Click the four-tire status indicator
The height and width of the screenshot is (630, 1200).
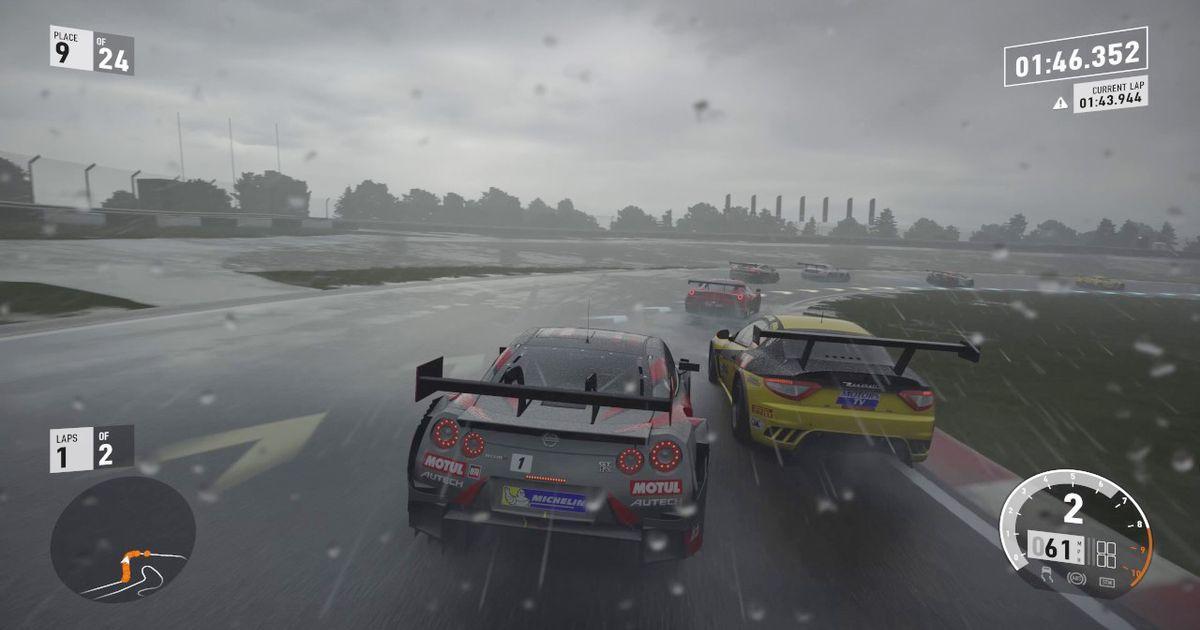pyautogui.click(x=1106, y=554)
